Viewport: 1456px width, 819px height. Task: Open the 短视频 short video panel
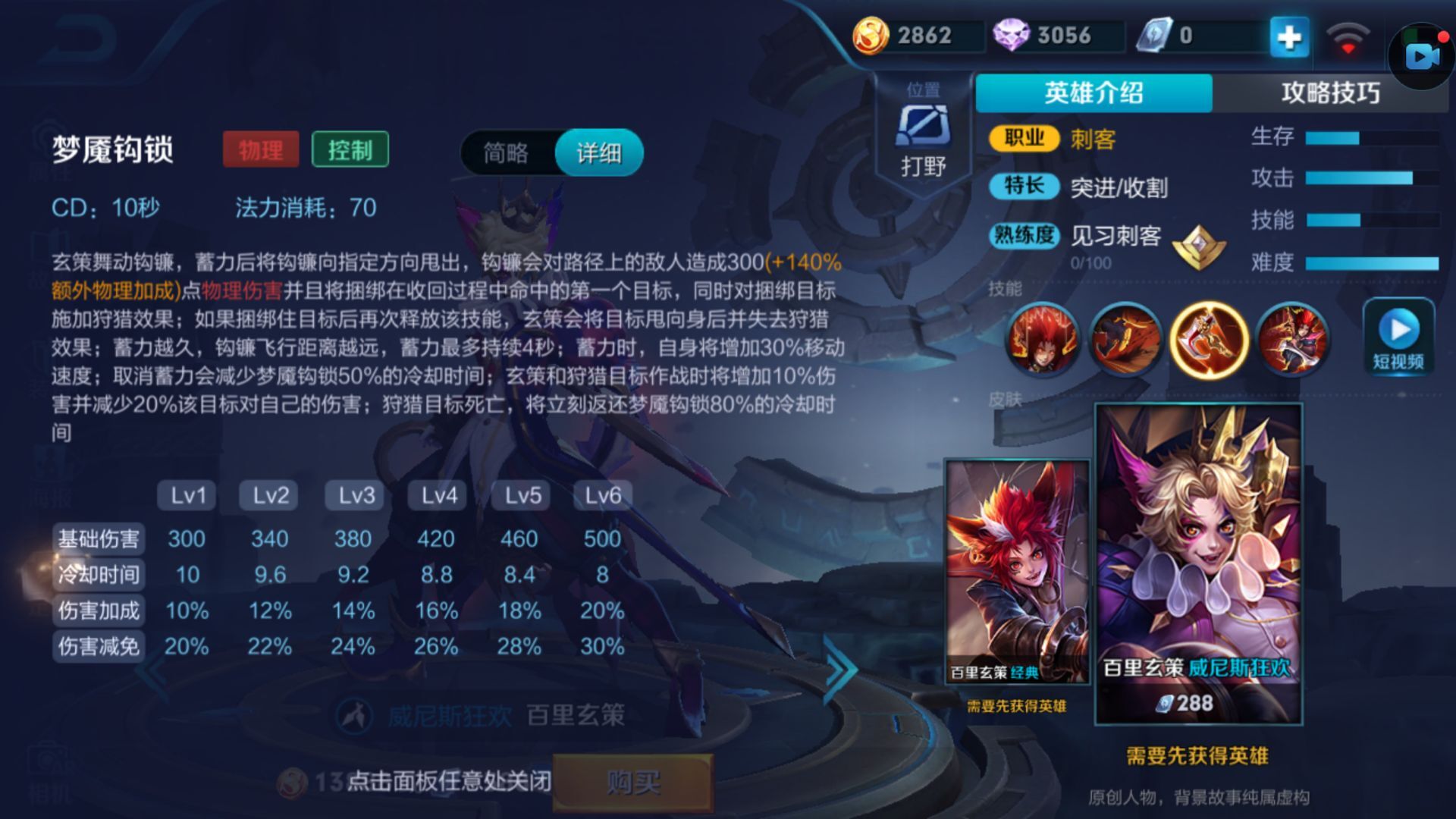coord(1398,339)
